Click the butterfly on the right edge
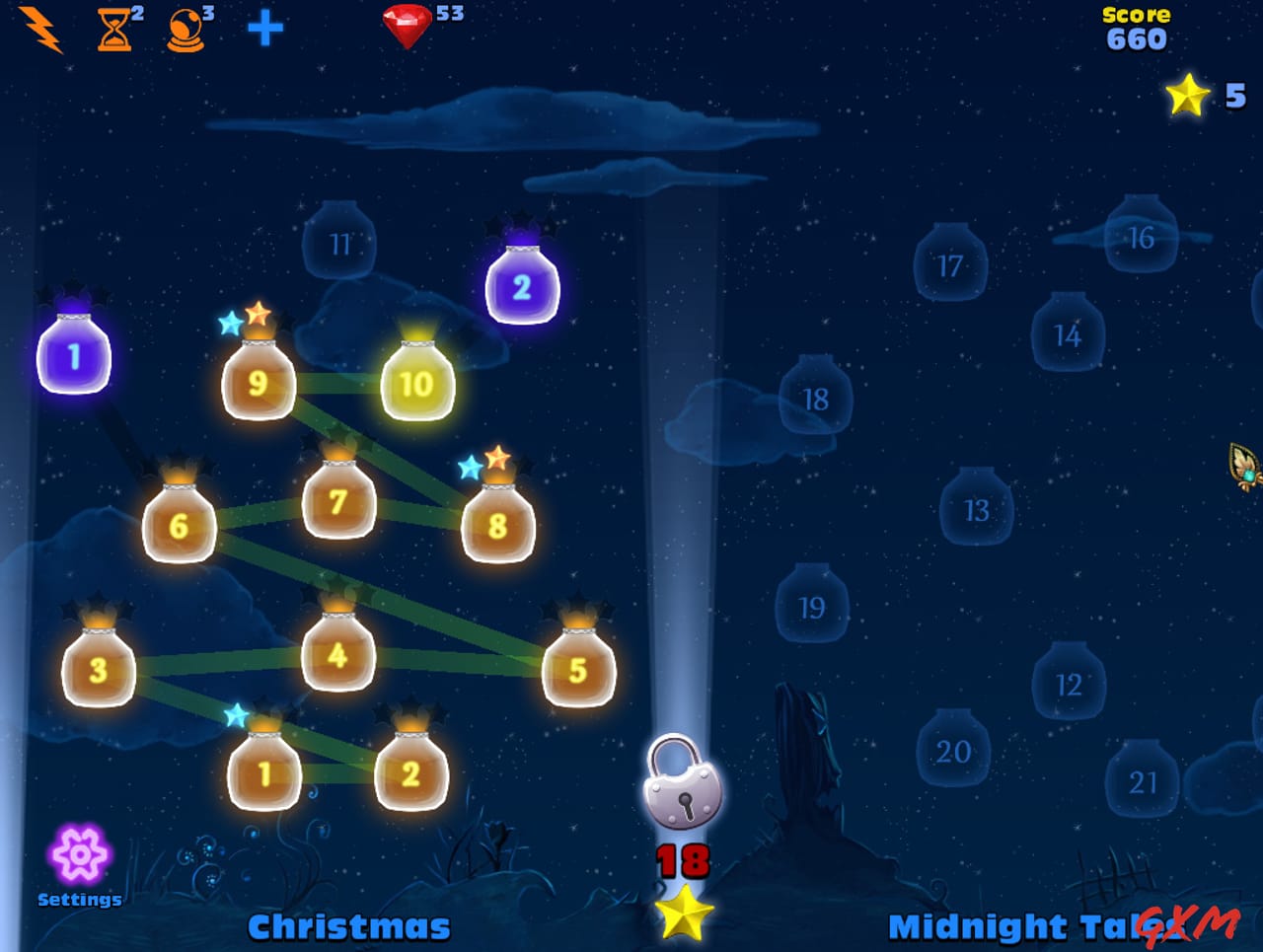The width and height of the screenshot is (1263, 952). pyautogui.click(x=1245, y=472)
